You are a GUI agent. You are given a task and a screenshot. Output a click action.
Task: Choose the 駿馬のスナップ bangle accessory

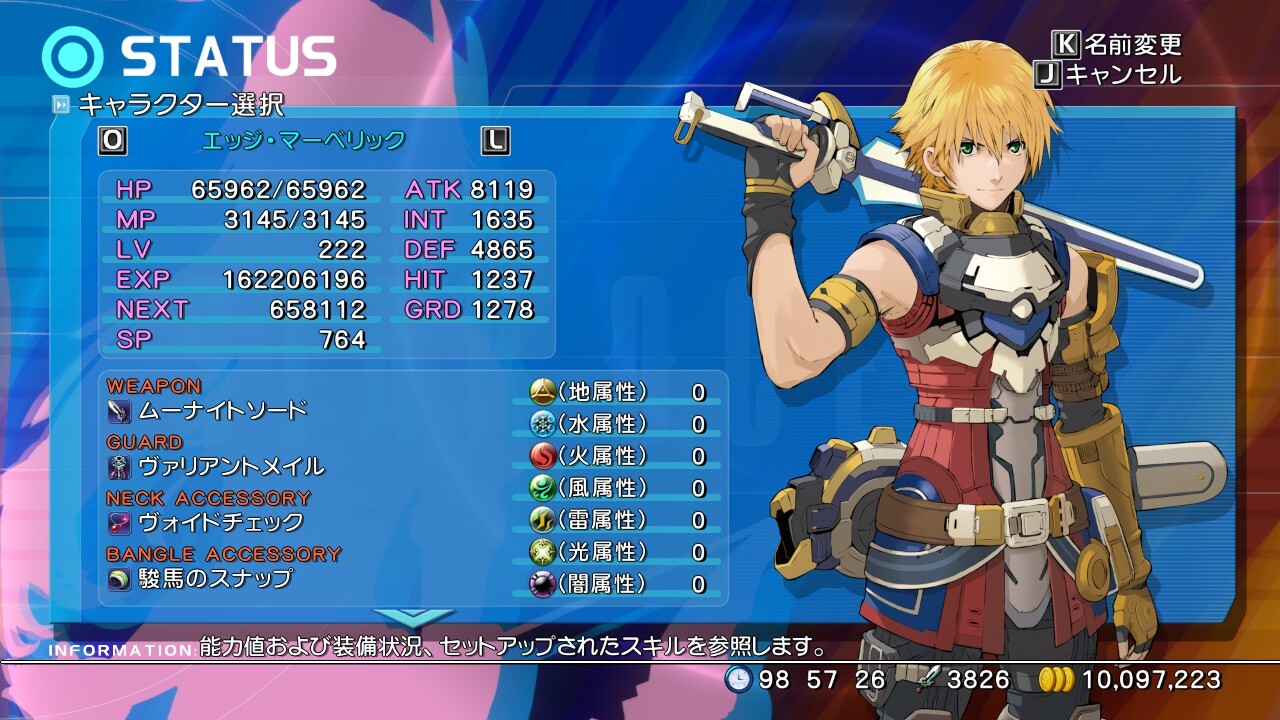215,579
